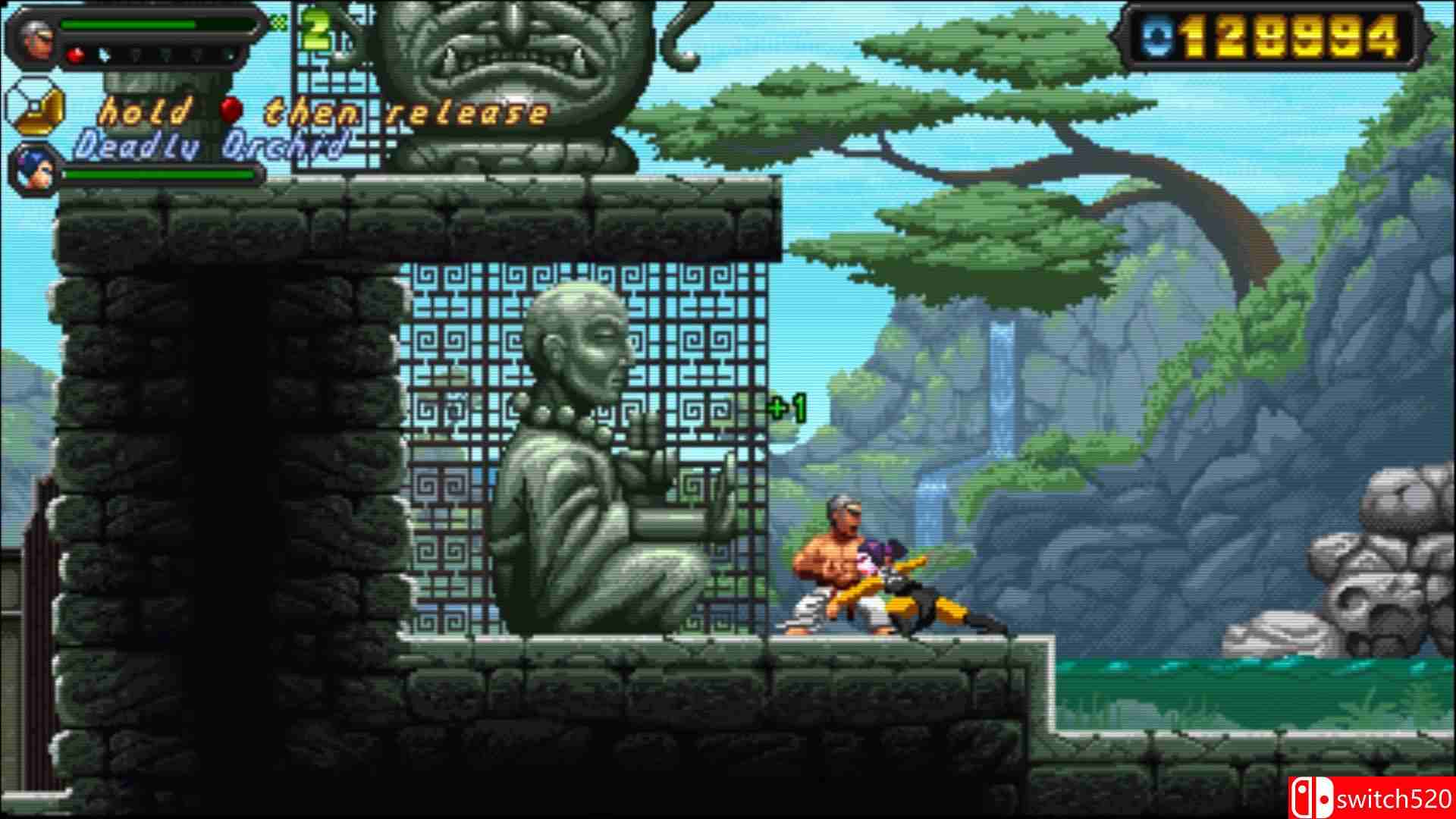Select the red orb icon under the health bar
The width and height of the screenshot is (1456, 819).
[76, 55]
